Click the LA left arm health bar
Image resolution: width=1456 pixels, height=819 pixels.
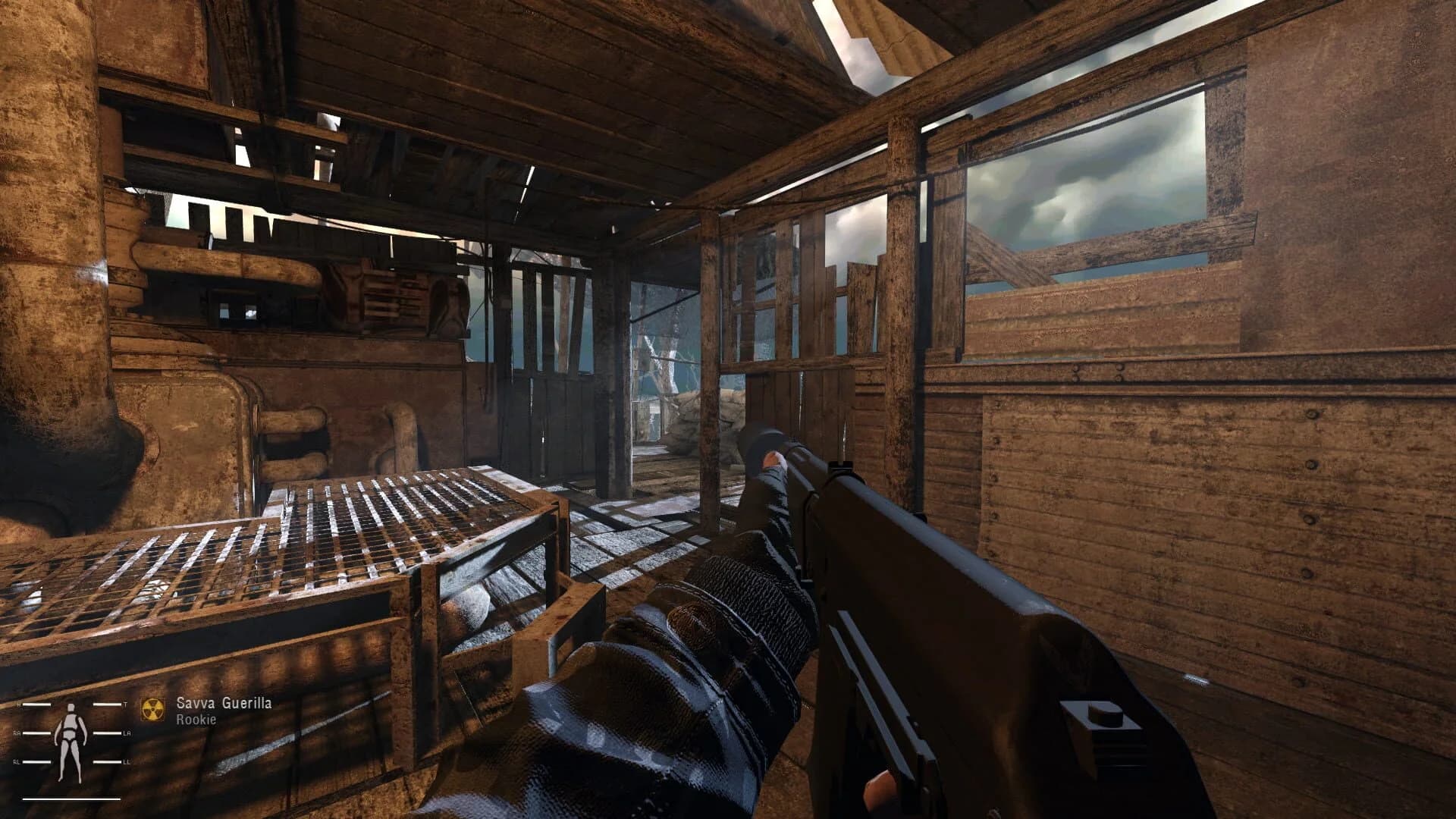click(107, 733)
